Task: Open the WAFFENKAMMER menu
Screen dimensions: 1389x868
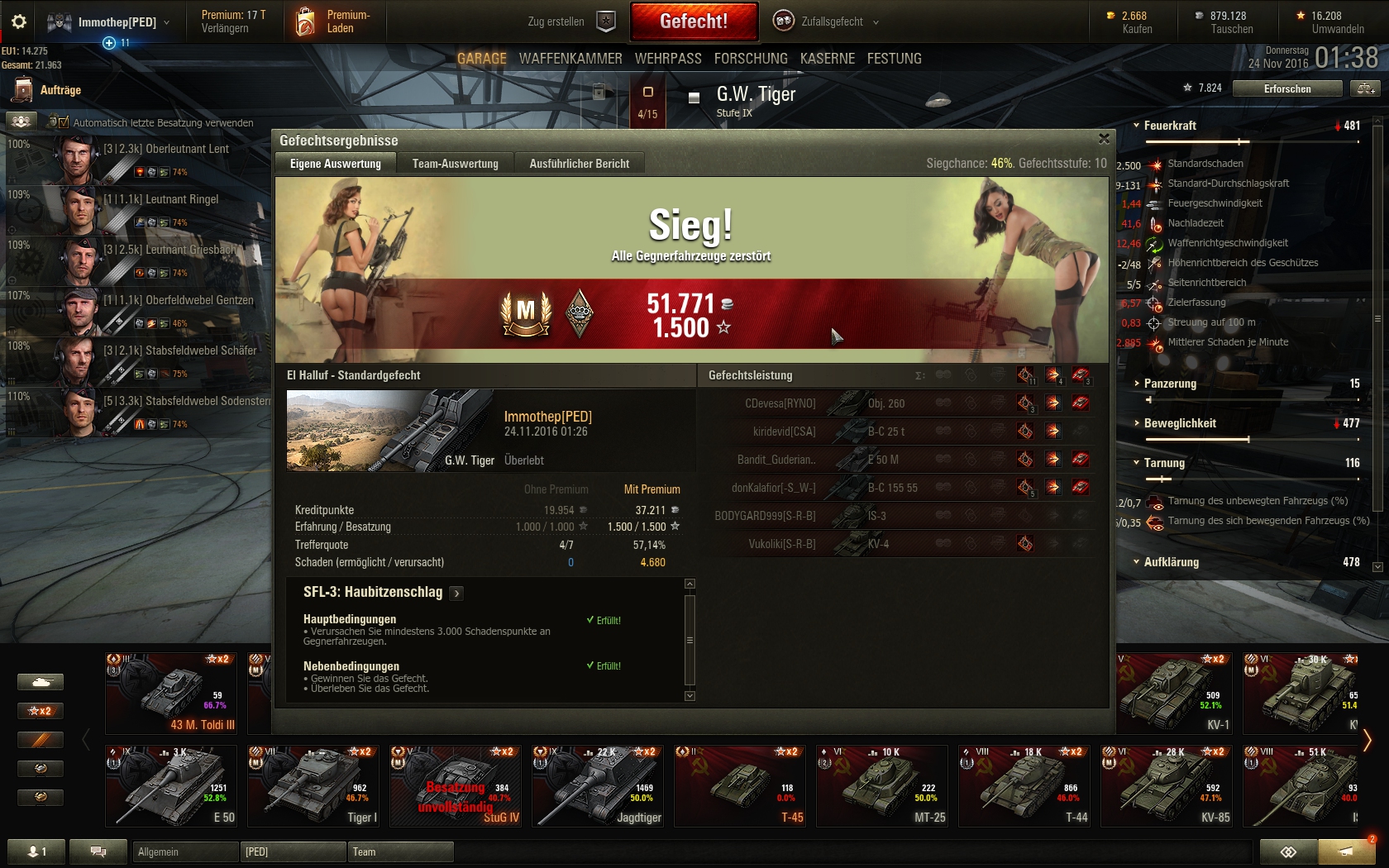Action: (570, 59)
